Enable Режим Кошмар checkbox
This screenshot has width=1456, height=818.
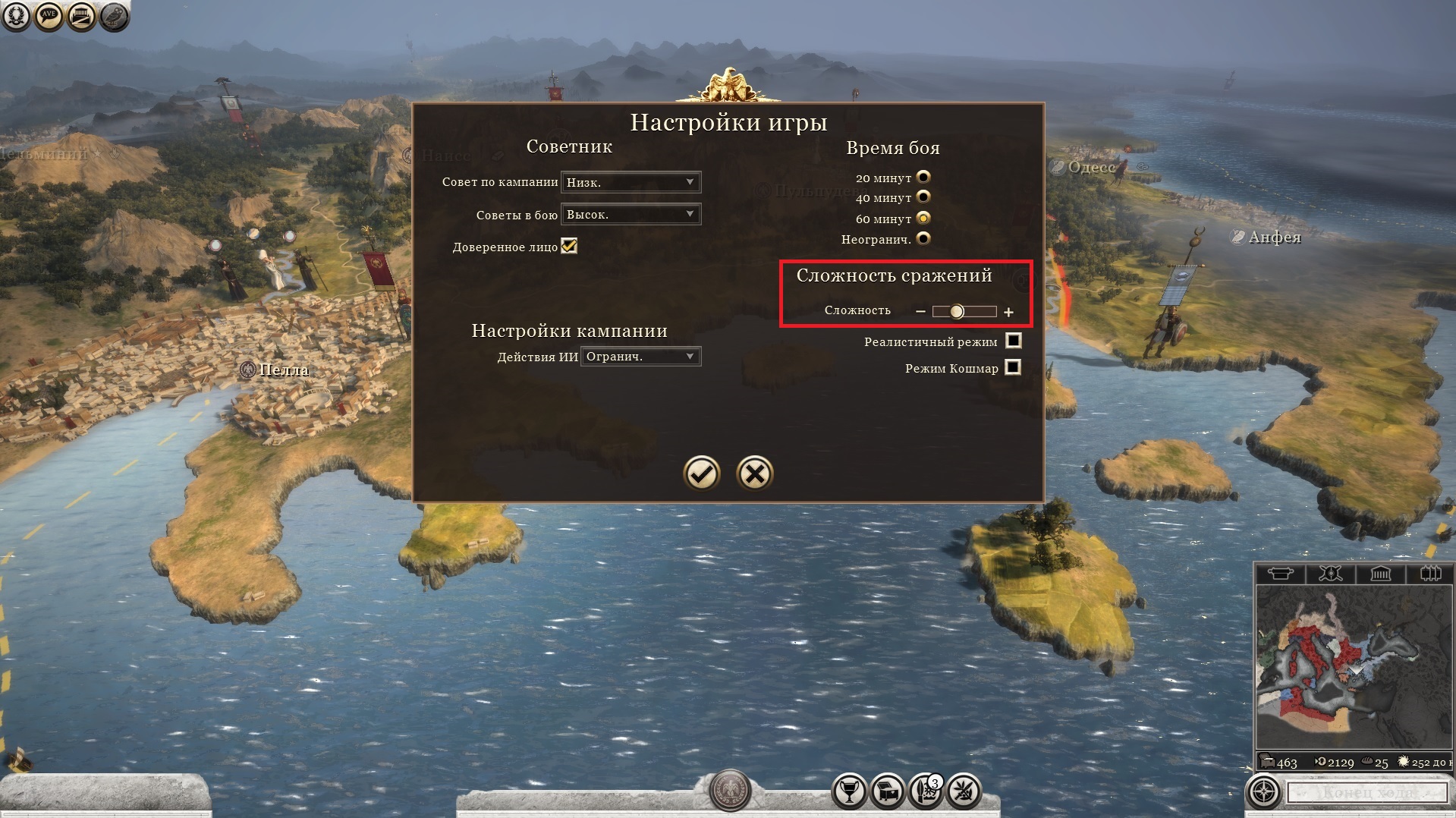1013,367
